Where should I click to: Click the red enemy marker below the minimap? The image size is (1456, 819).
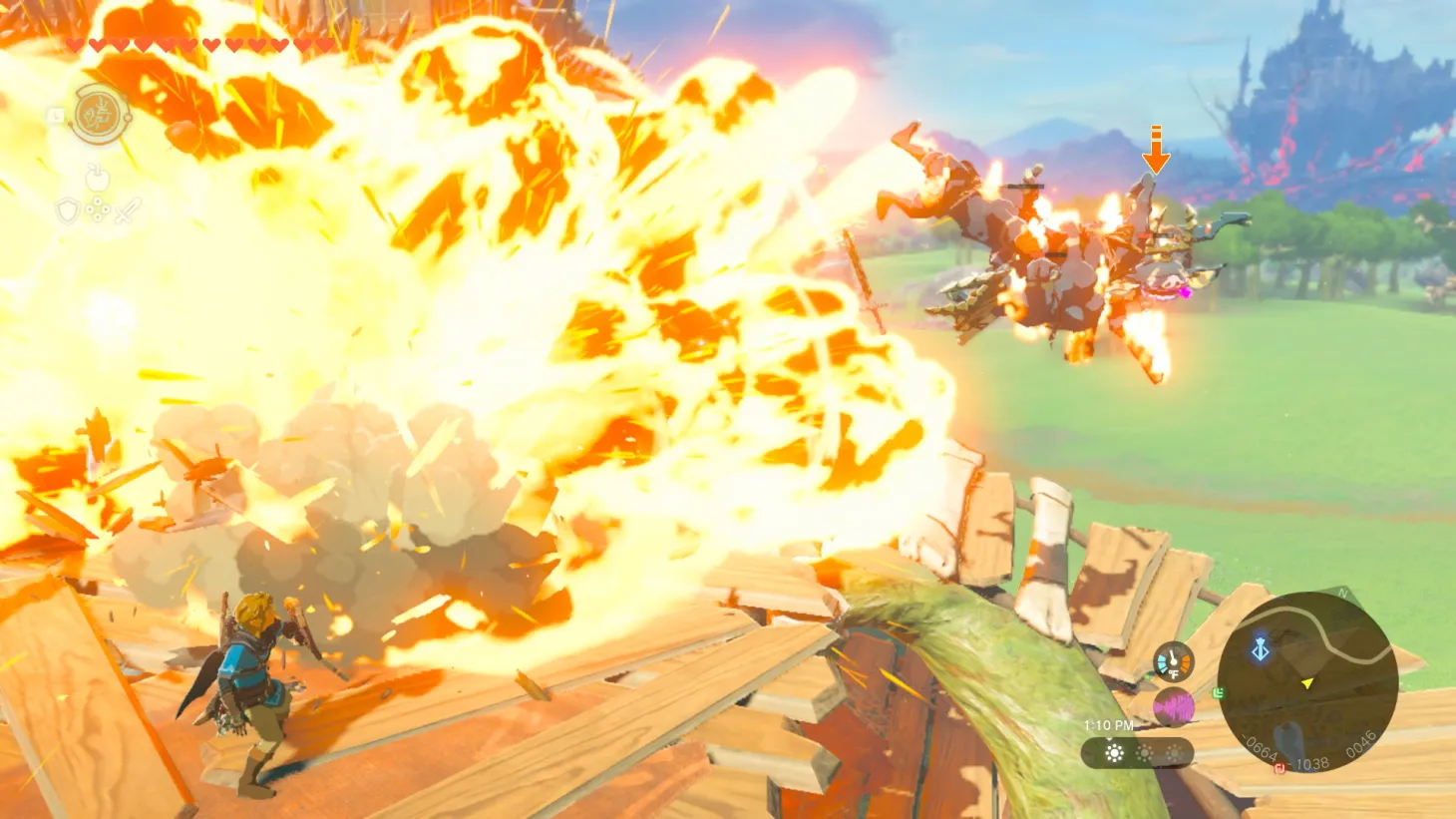point(1279,767)
